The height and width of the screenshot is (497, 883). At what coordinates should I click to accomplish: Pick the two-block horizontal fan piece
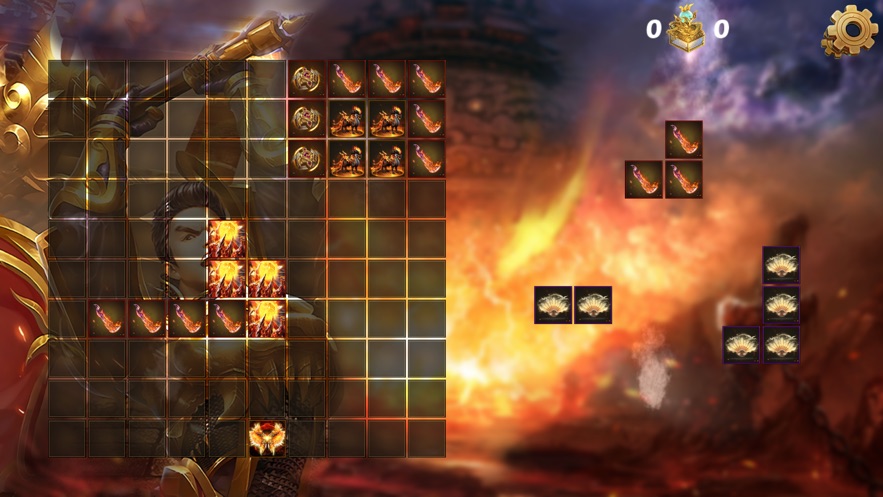click(x=572, y=305)
